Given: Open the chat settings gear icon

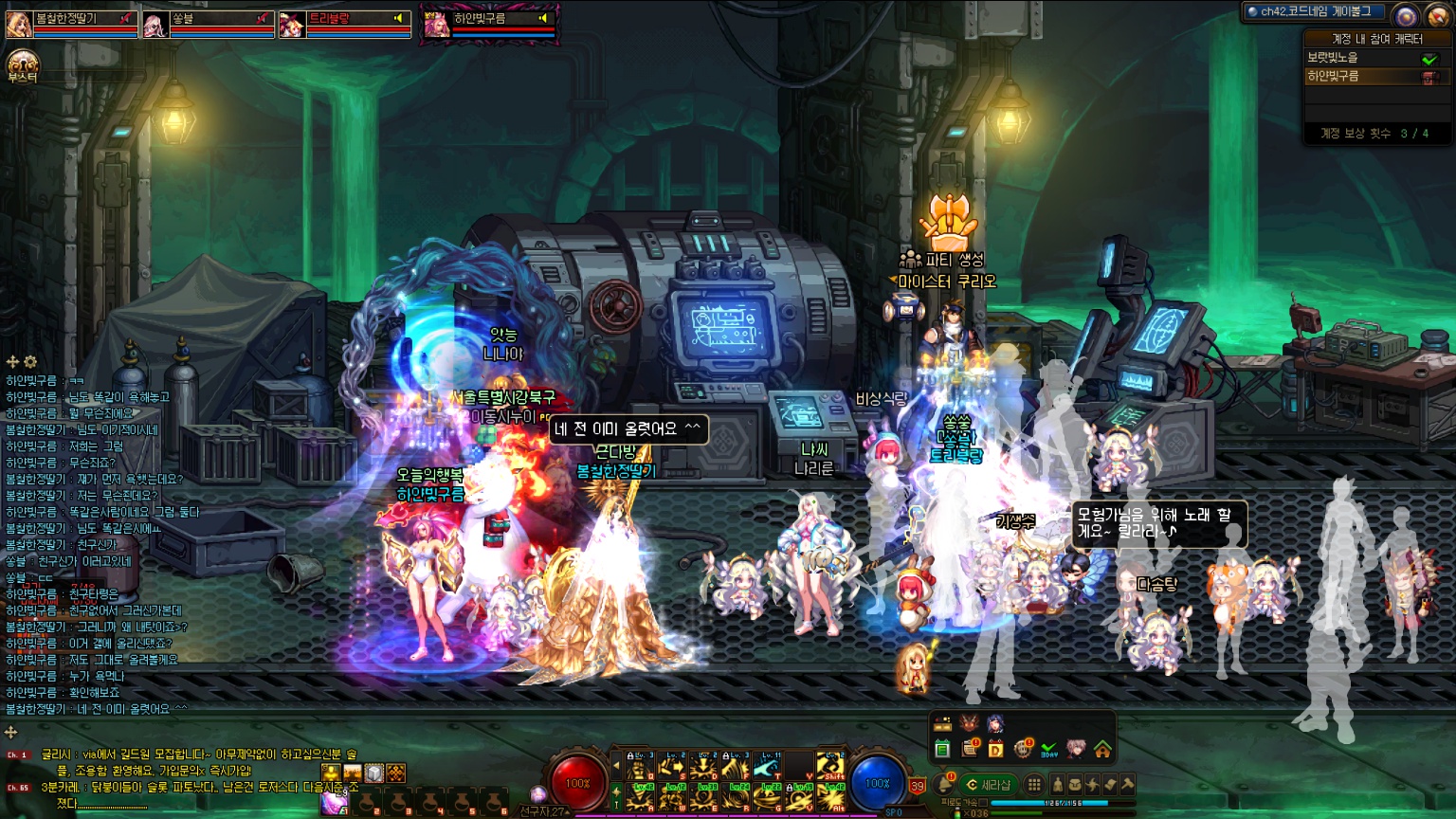Looking at the screenshot, I should 30,362.
